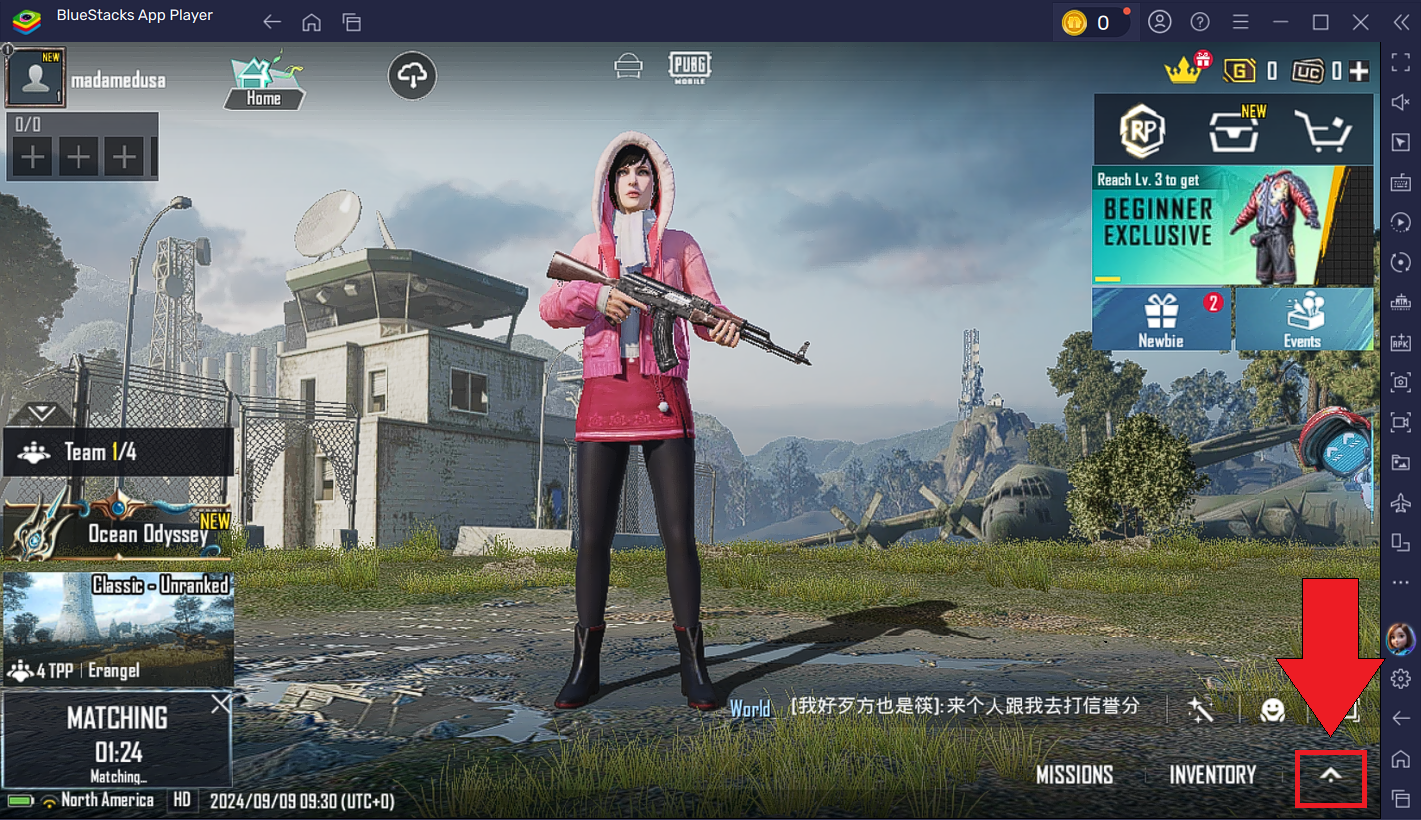The width and height of the screenshot is (1421, 820).
Task: Click the magic wand effects icon
Action: point(1201,711)
